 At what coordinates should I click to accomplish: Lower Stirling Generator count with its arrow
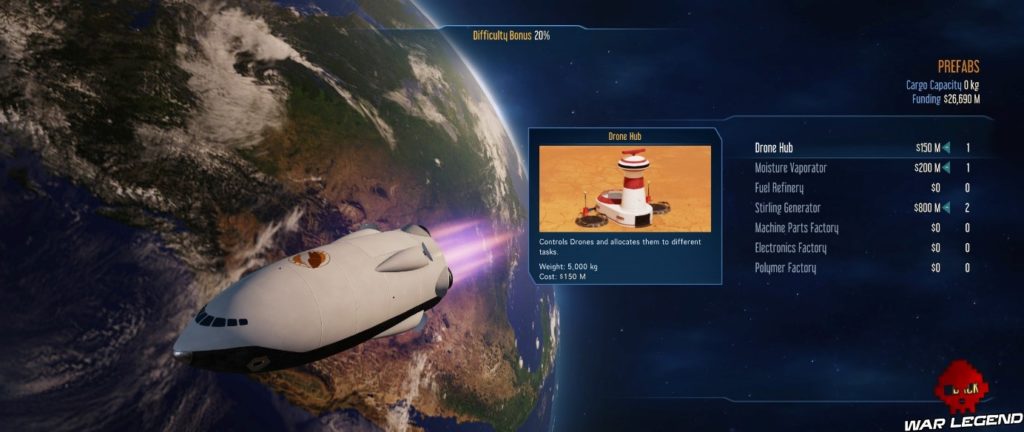[946, 208]
